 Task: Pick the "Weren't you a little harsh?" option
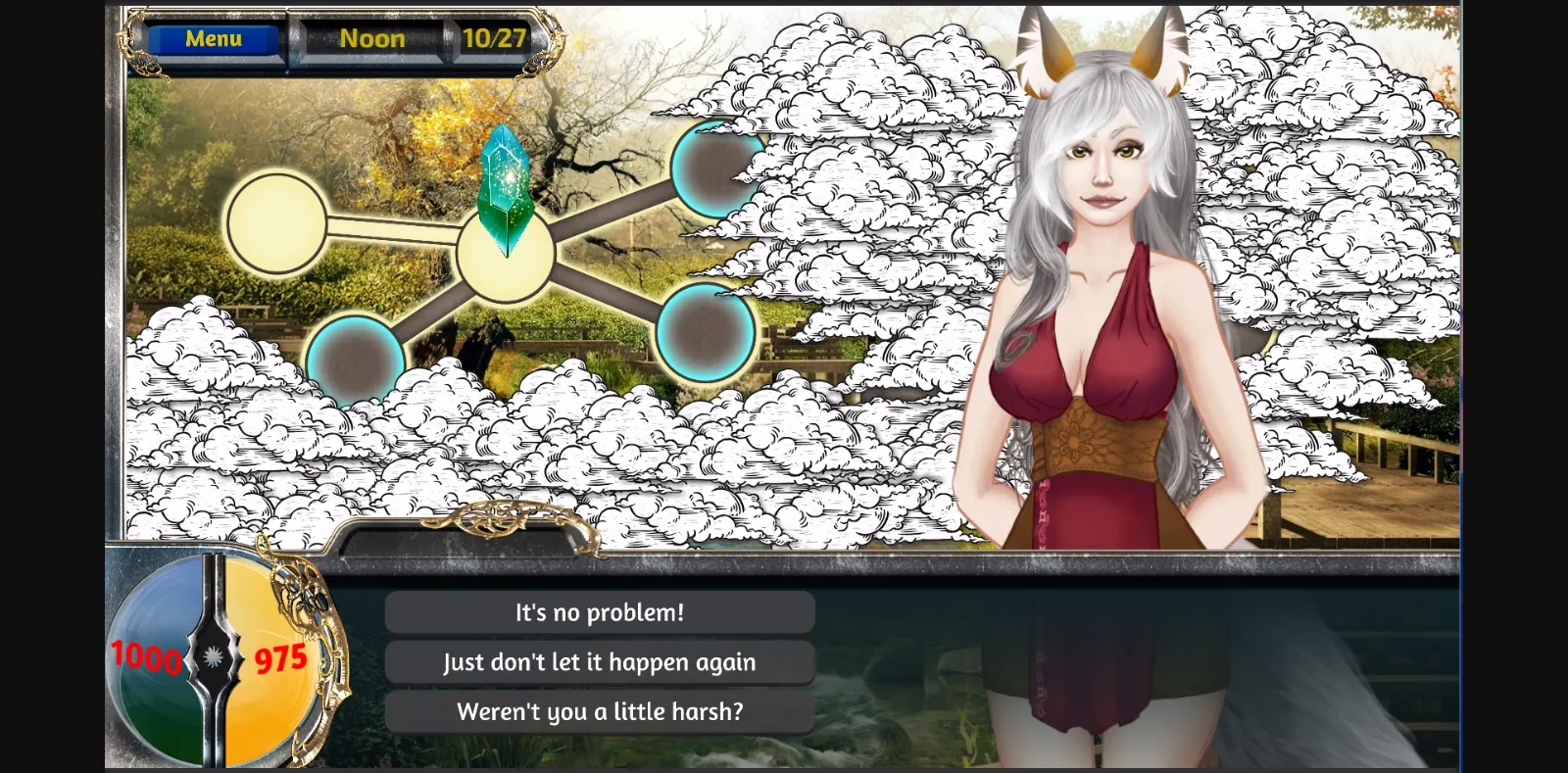pyautogui.click(x=599, y=712)
